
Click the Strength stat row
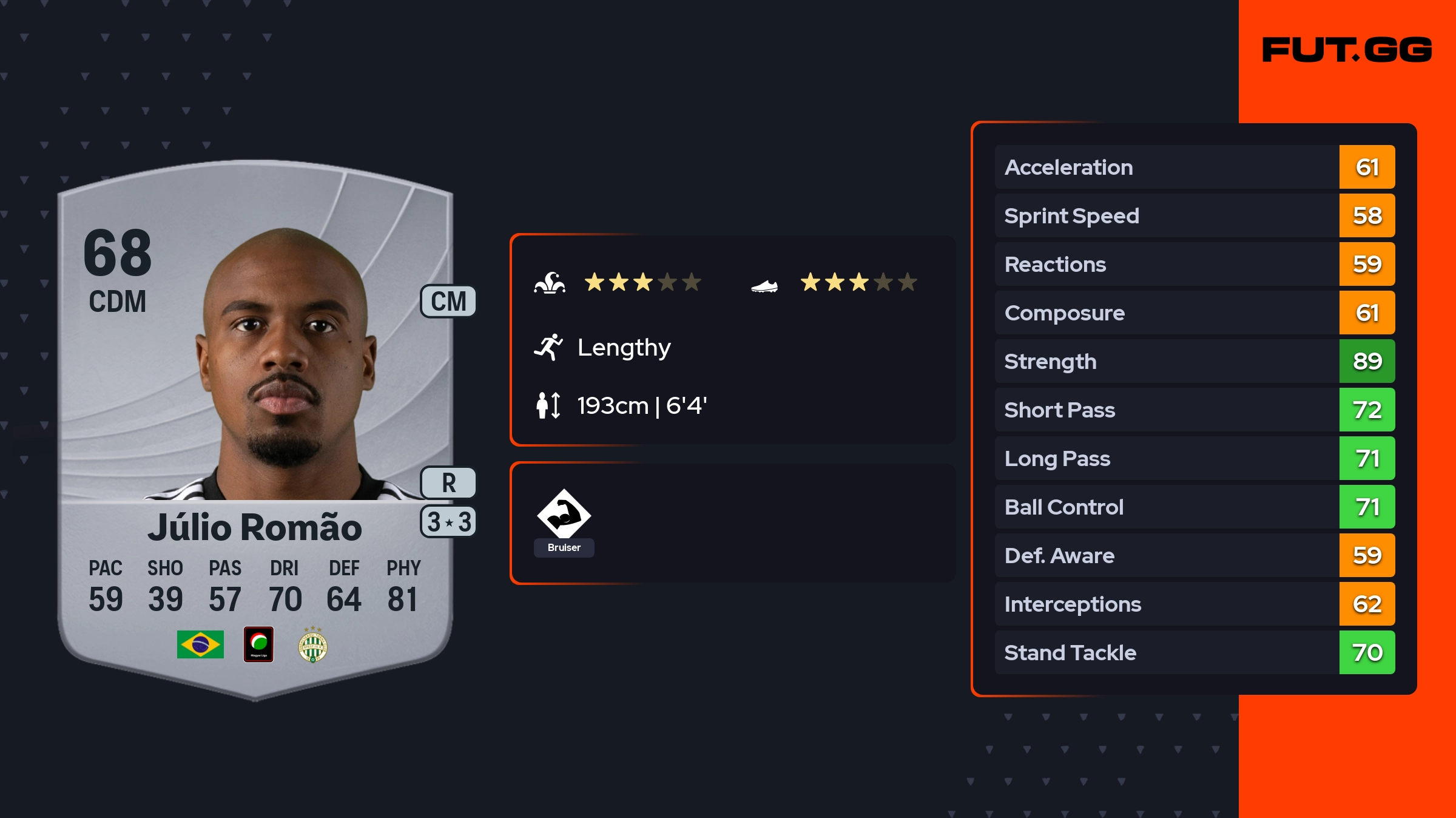click(1194, 362)
